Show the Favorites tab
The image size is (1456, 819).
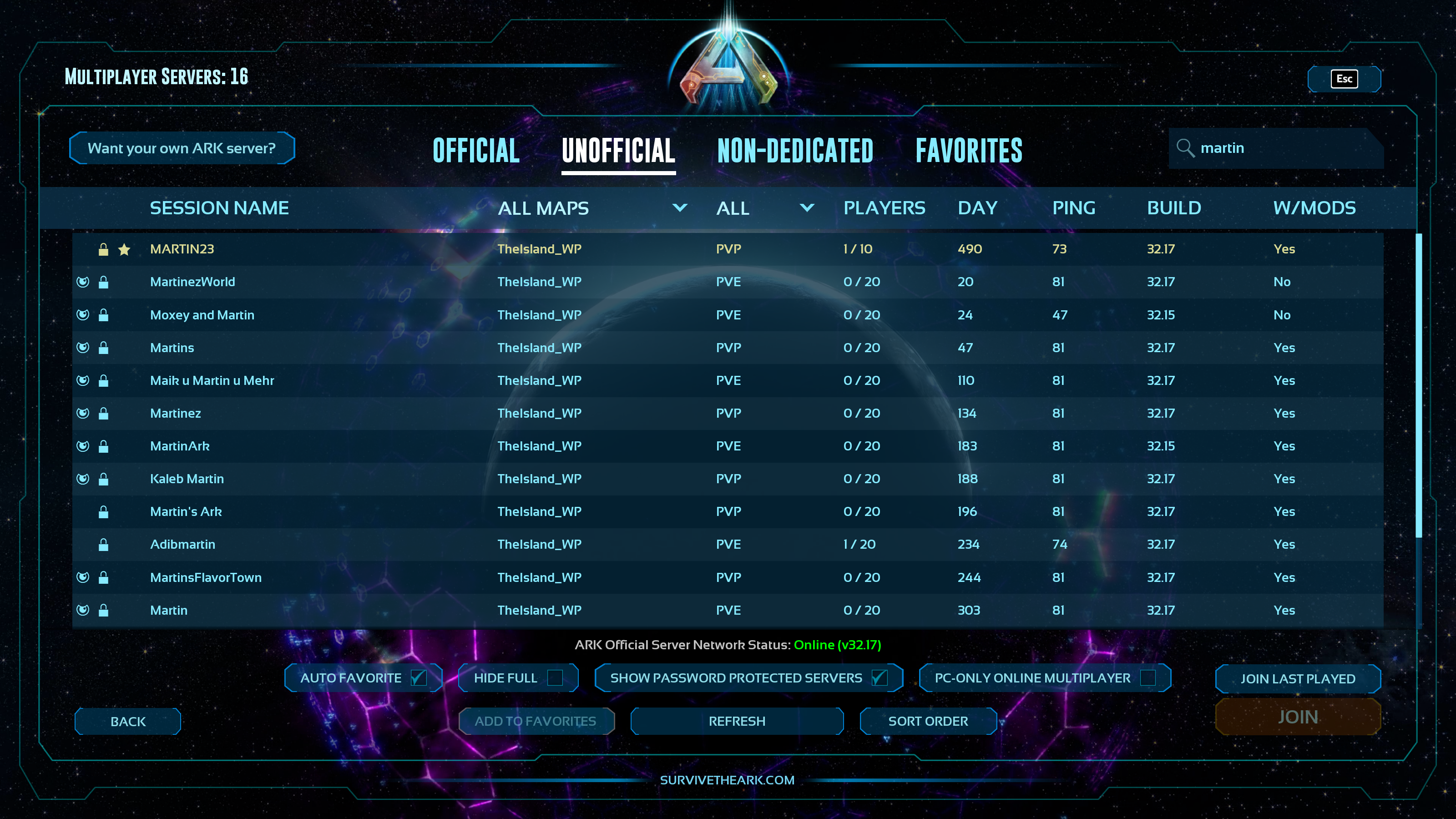click(x=969, y=151)
